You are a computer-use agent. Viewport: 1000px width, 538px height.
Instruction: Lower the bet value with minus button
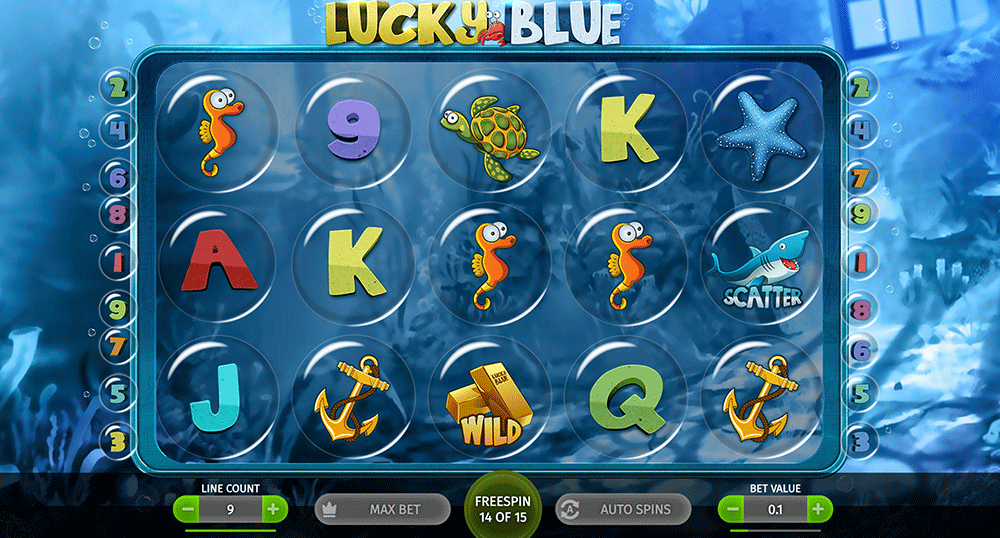(733, 509)
